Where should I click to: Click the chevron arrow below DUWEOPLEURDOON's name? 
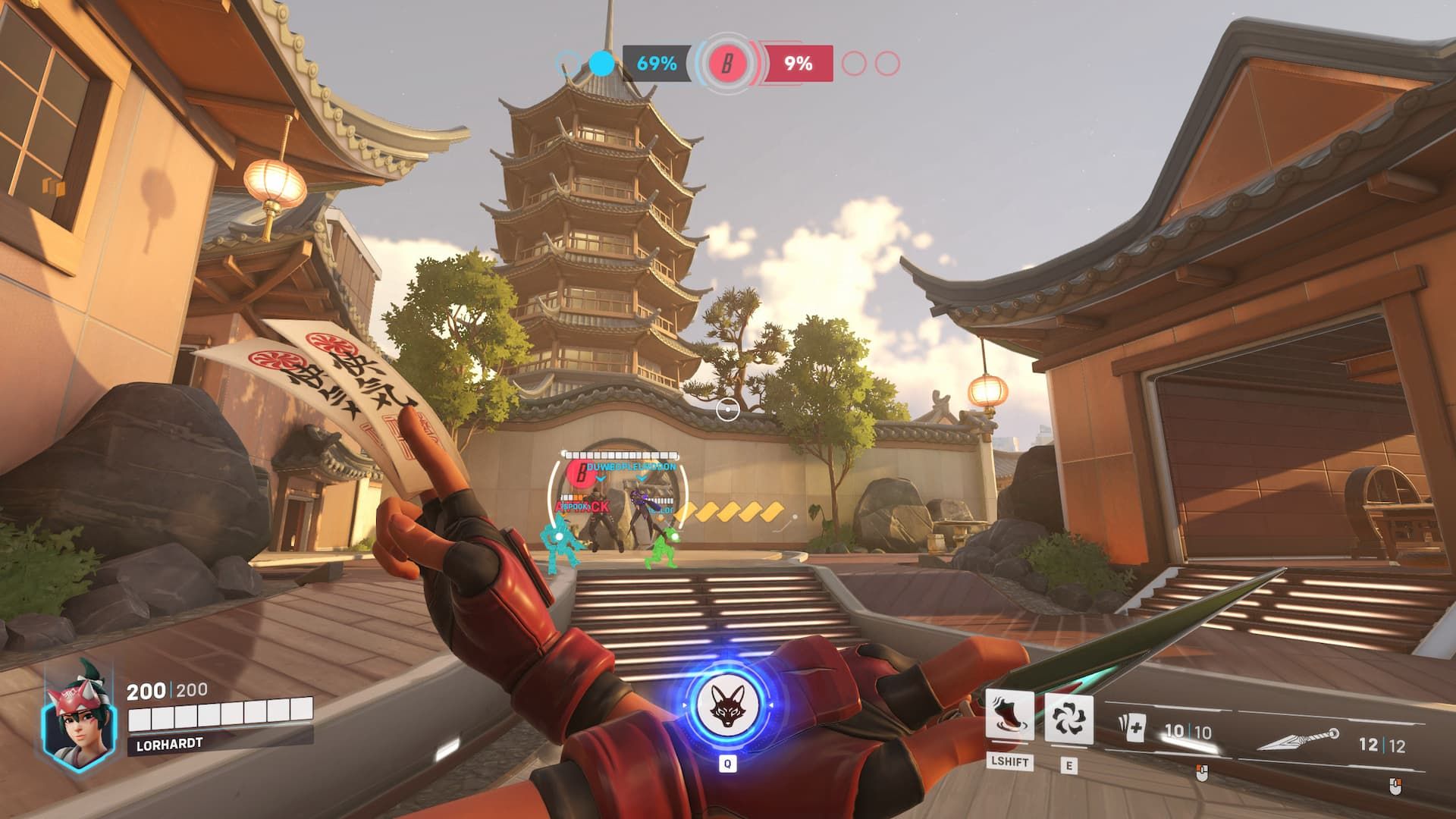[x=601, y=479]
